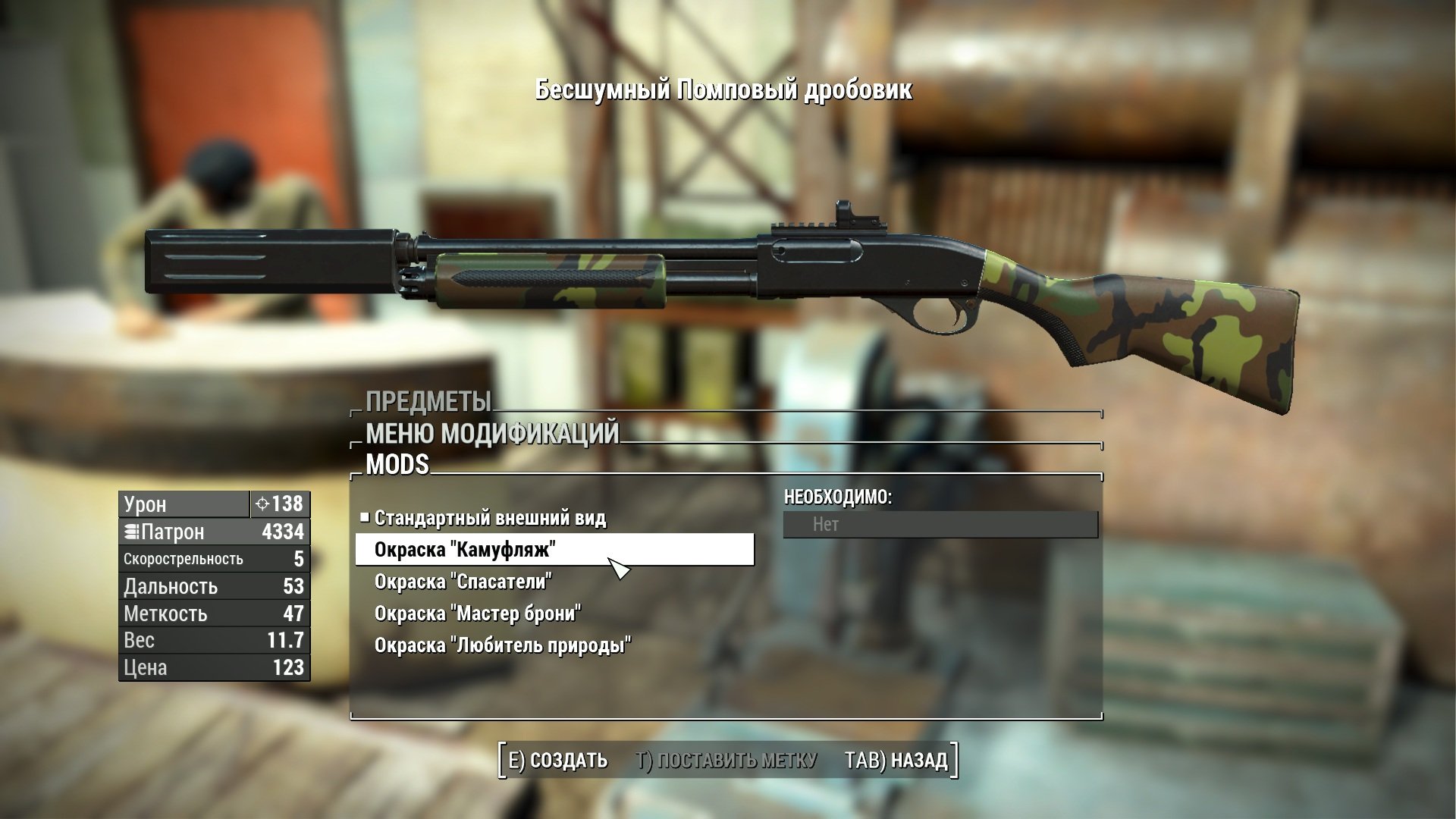
Task: Click the Создать craft button
Action: pos(557,760)
